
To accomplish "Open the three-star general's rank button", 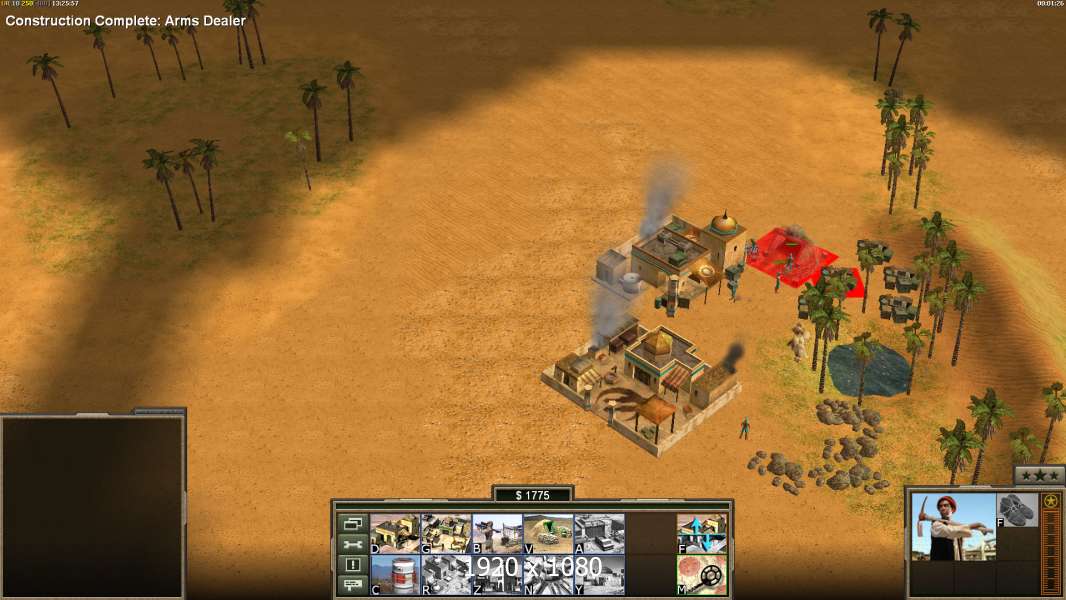I will 1039,475.
